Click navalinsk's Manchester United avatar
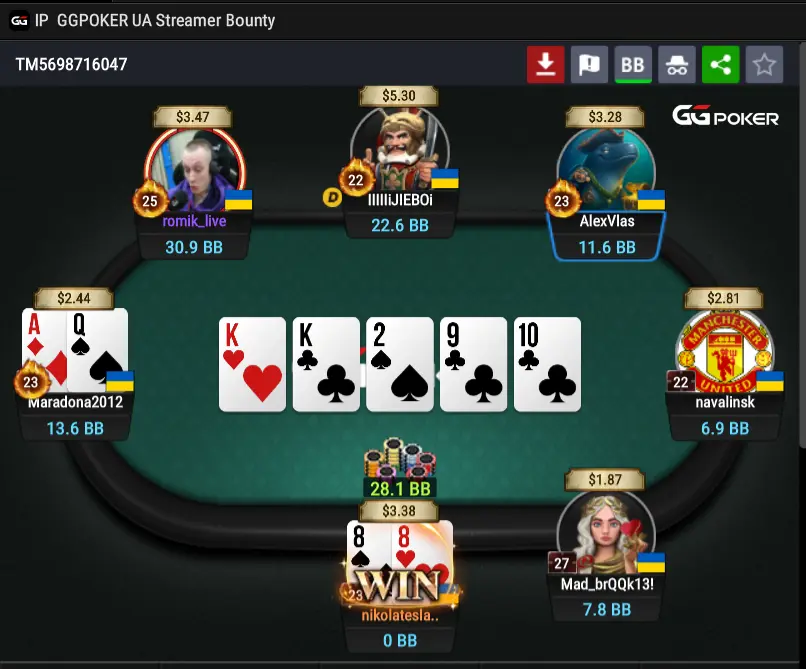Screen dimensions: 806x669 (x=723, y=350)
